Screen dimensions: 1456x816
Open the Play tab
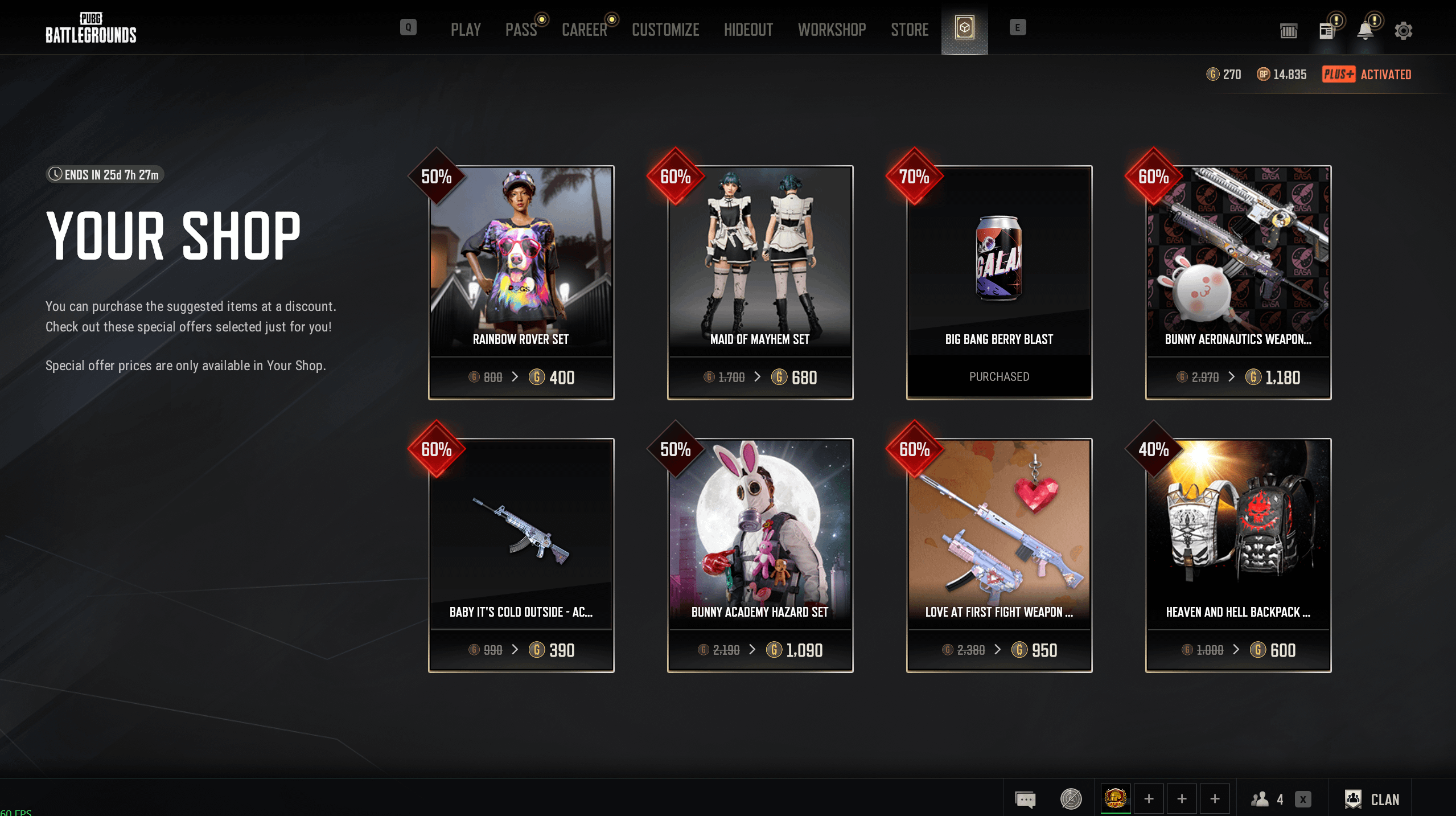(466, 30)
